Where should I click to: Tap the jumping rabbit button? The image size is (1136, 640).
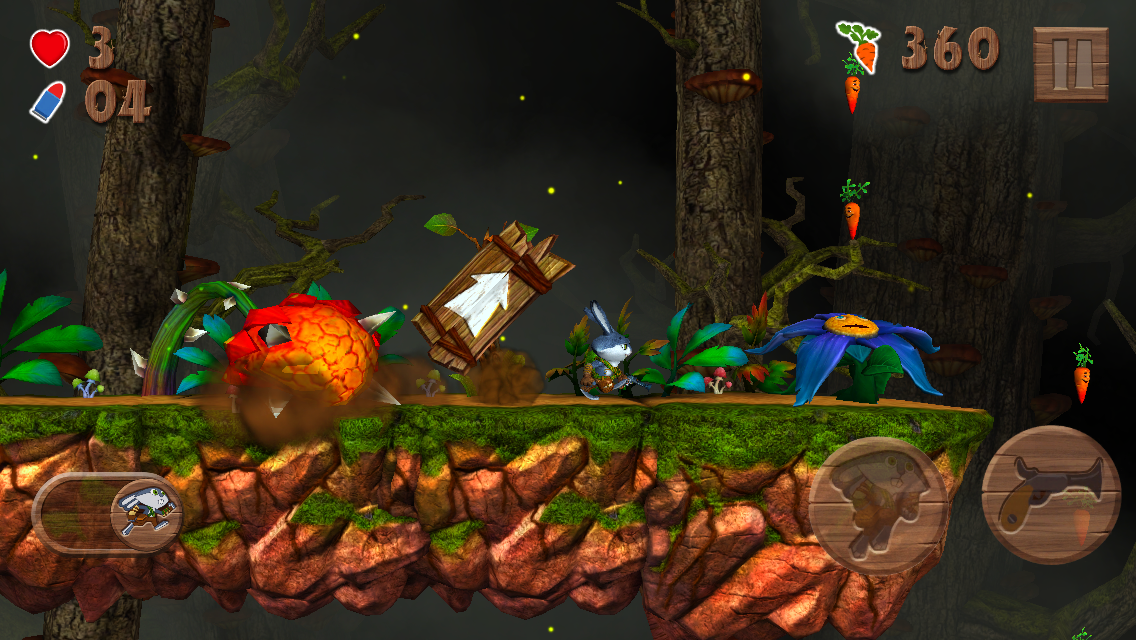coord(878,504)
